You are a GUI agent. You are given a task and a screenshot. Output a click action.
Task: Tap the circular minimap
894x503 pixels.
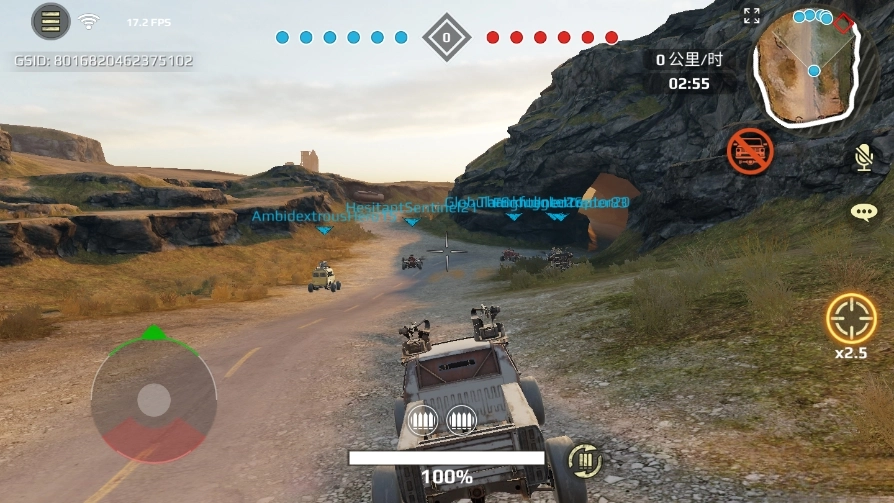tap(806, 62)
